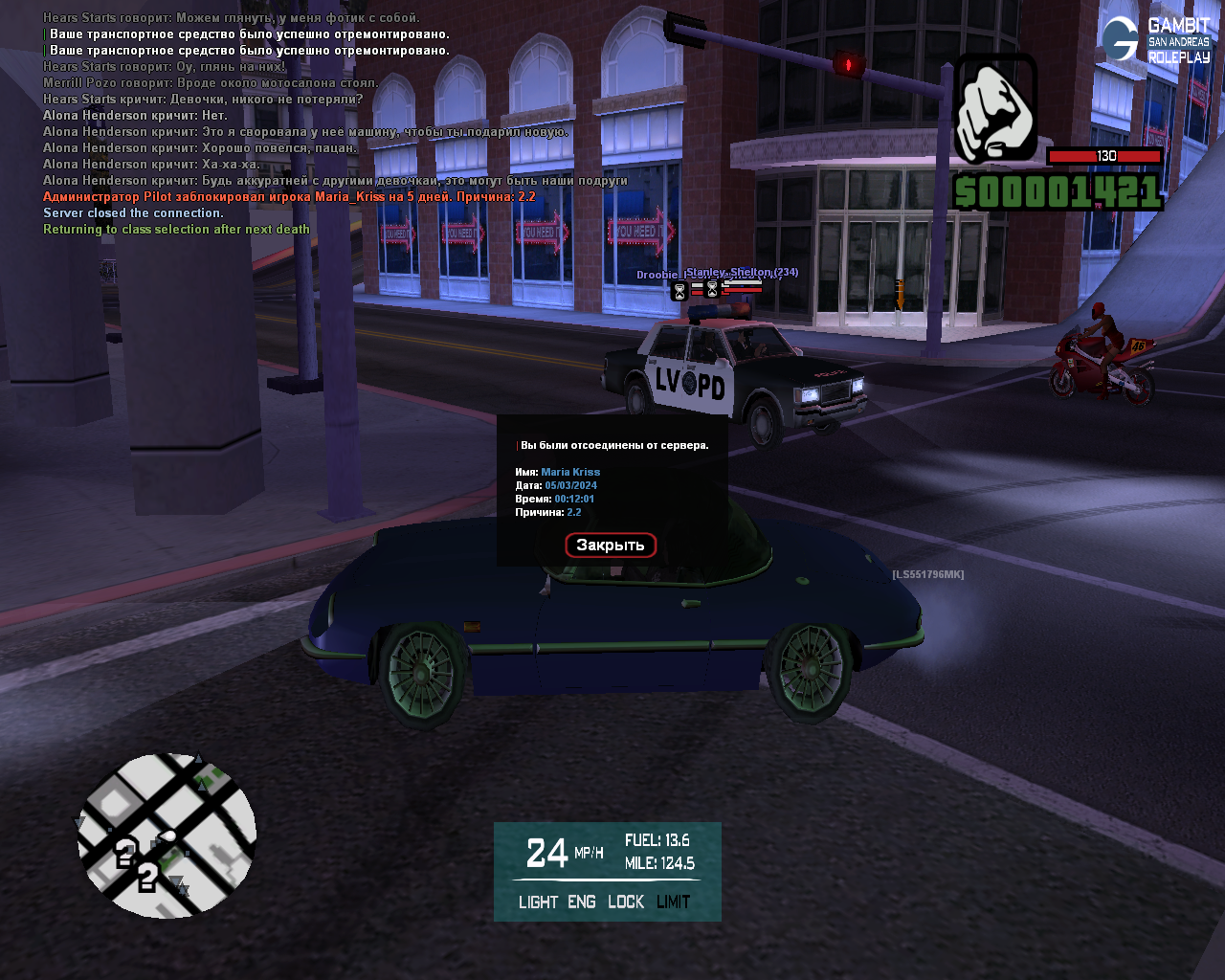1225x980 pixels.
Task: Click the circular minimap radar
Action: coord(167,835)
